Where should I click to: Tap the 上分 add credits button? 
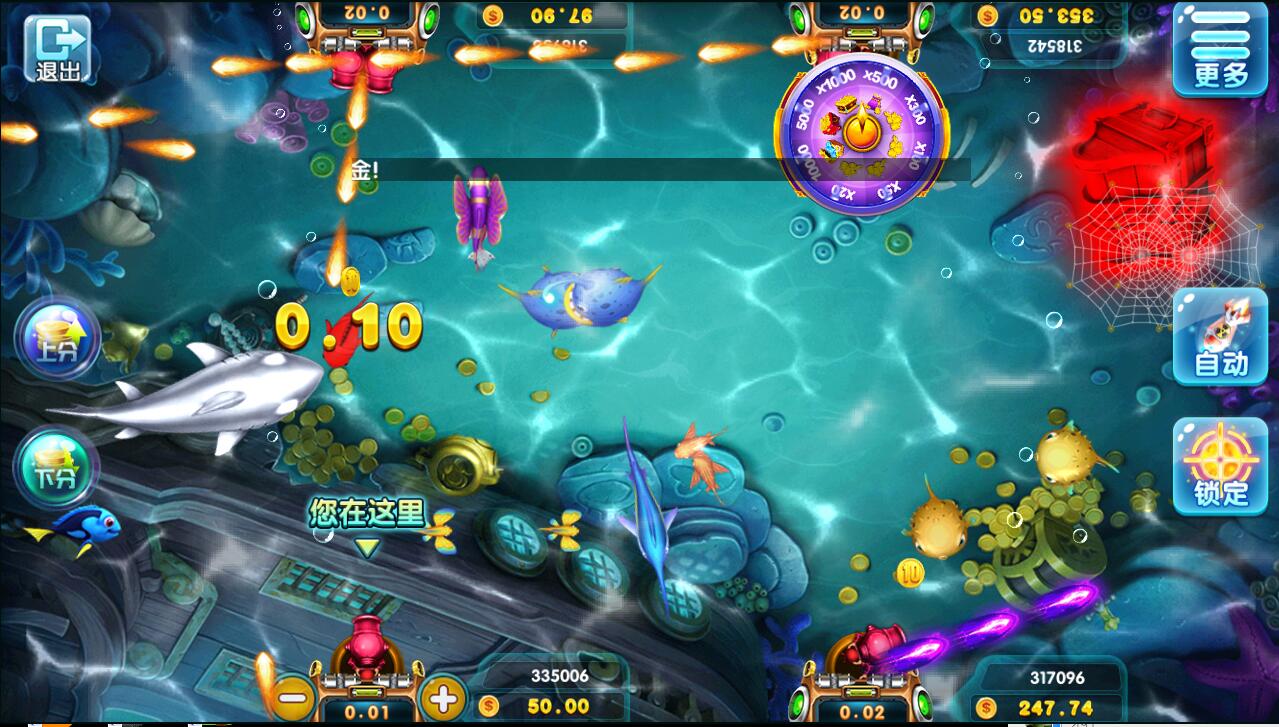click(x=57, y=340)
